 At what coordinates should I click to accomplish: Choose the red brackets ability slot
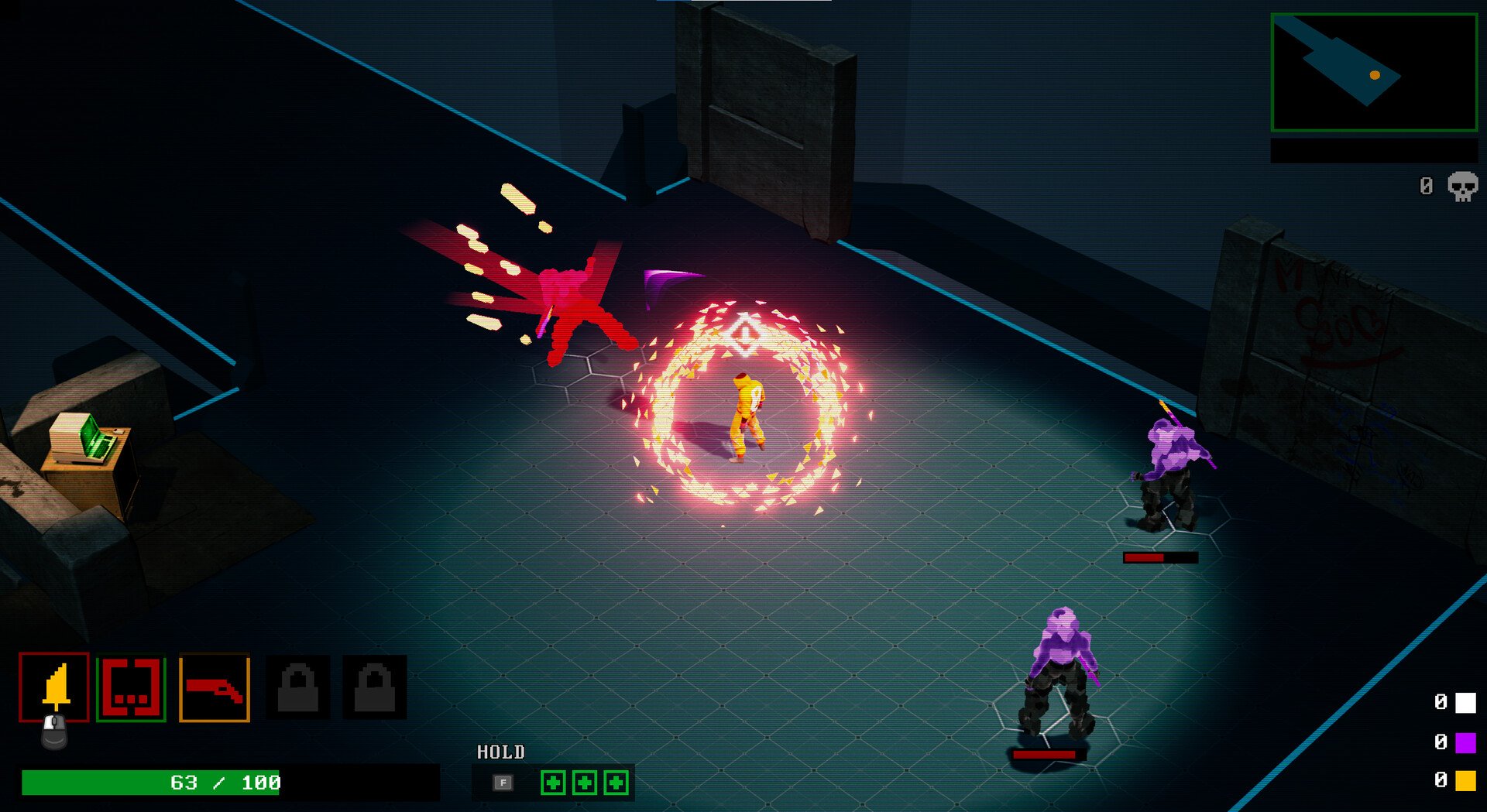click(x=131, y=687)
